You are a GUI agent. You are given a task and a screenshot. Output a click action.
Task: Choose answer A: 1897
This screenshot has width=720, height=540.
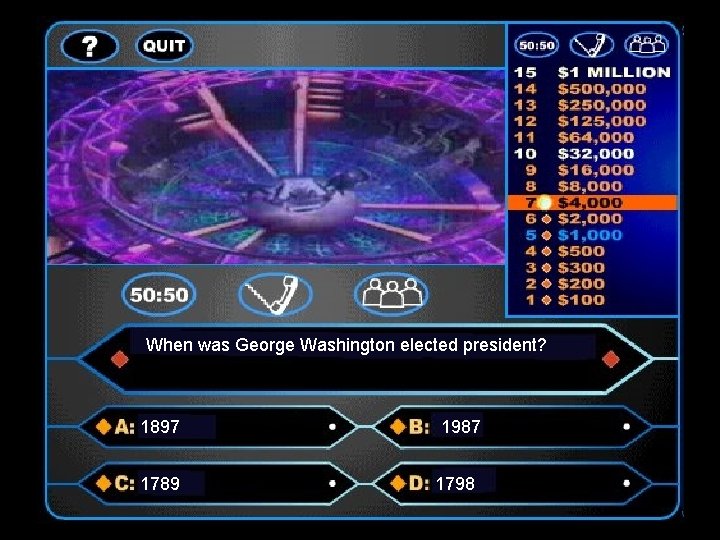coord(220,427)
